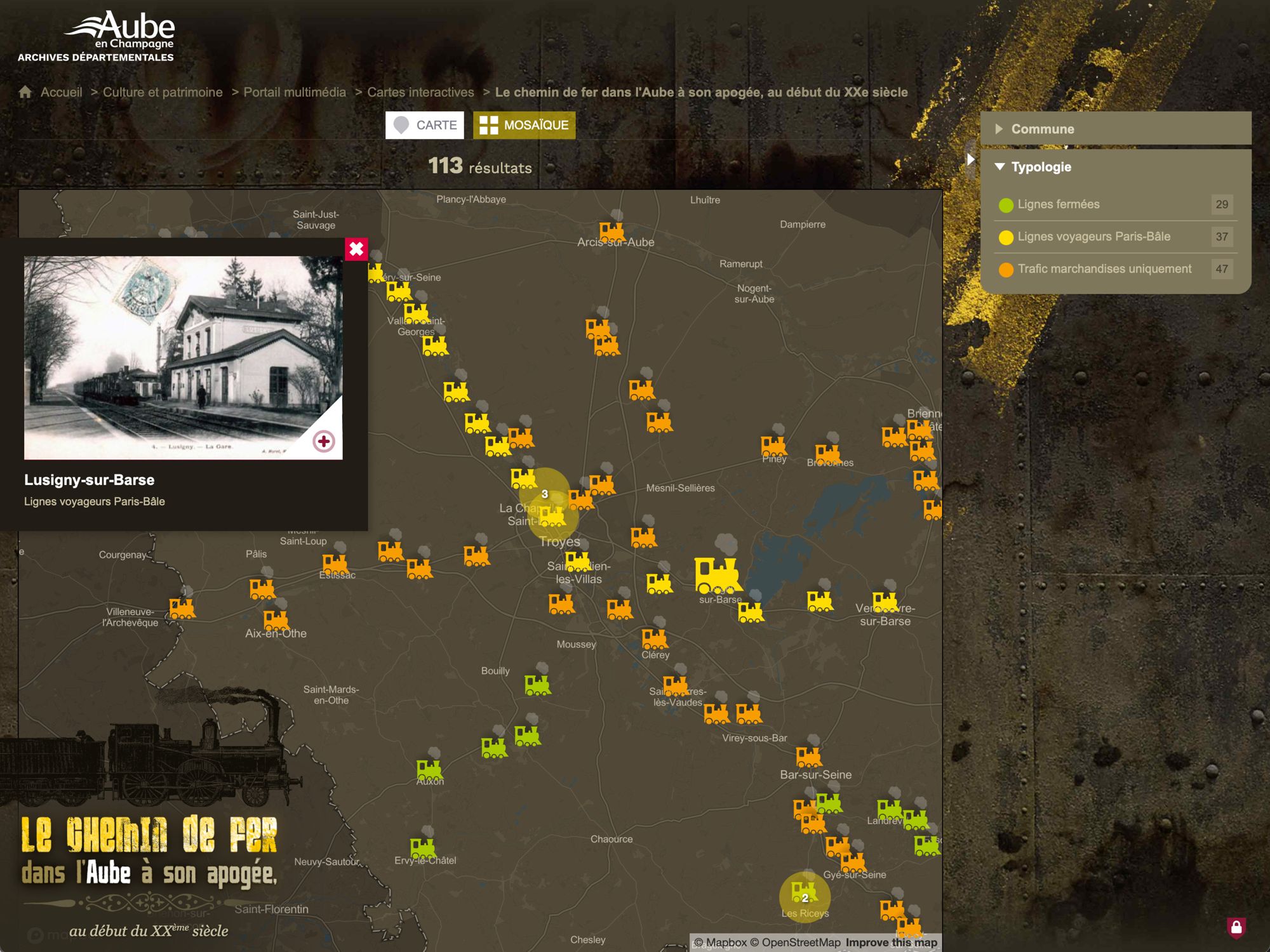Open the Portail multimédia breadcrumb
This screenshot has height=952, width=1270.
[x=295, y=92]
